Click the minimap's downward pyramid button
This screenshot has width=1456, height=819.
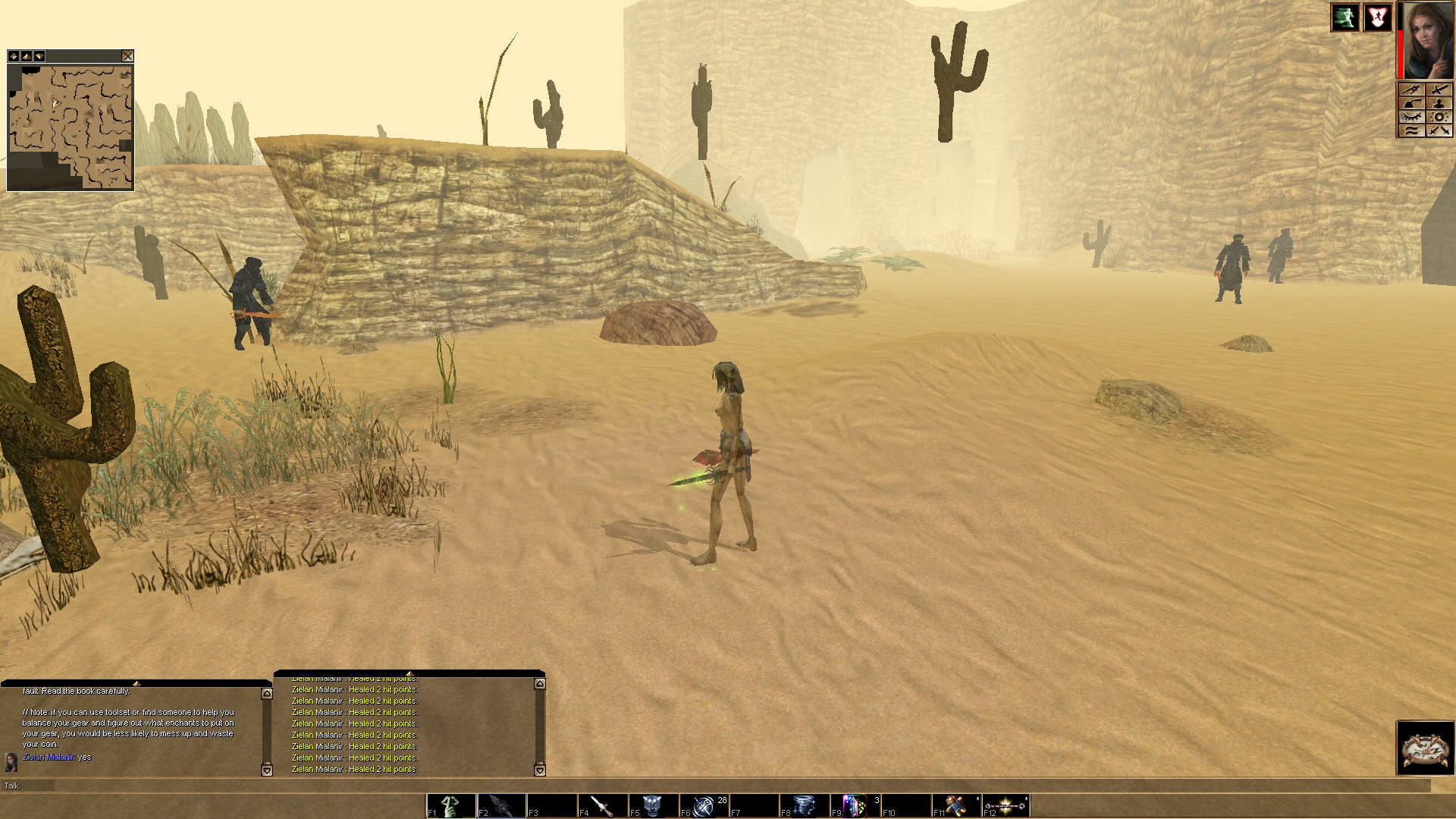pos(39,56)
